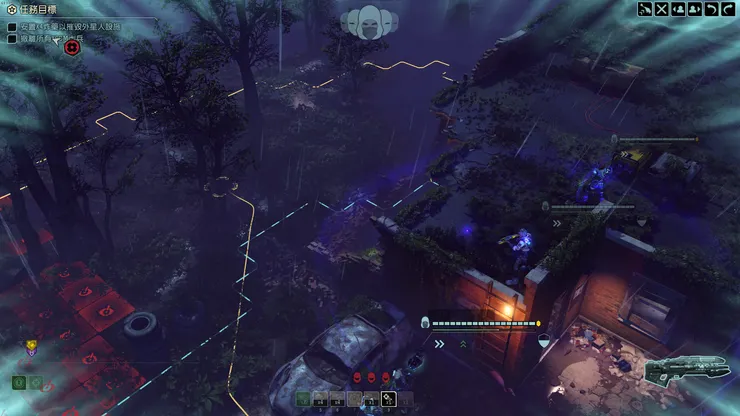740x416 pixels.
Task: Click the crossed-swords end turn button
Action: pos(661,9)
